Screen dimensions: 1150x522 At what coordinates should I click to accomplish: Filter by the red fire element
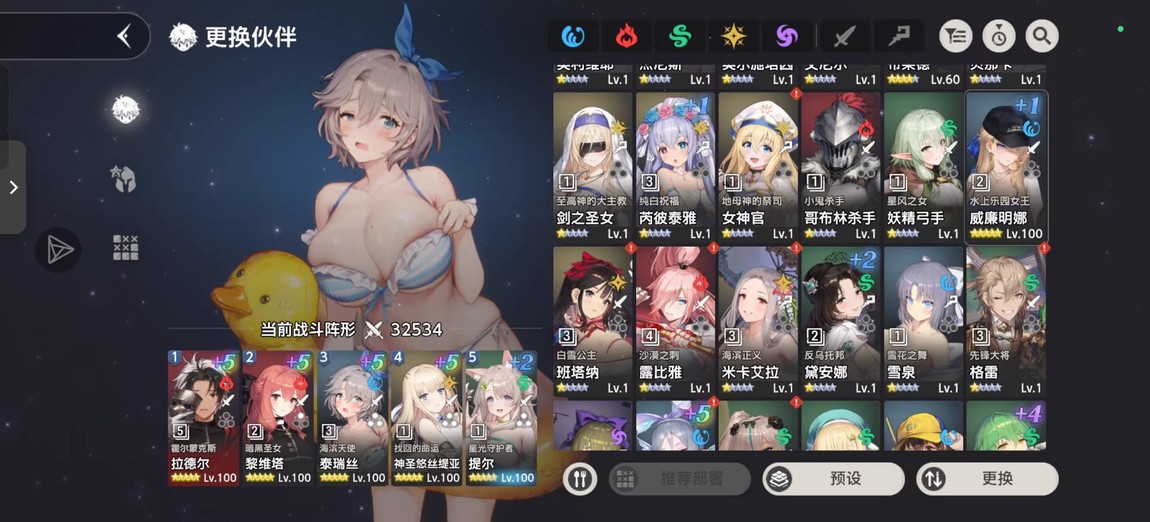(x=626, y=37)
